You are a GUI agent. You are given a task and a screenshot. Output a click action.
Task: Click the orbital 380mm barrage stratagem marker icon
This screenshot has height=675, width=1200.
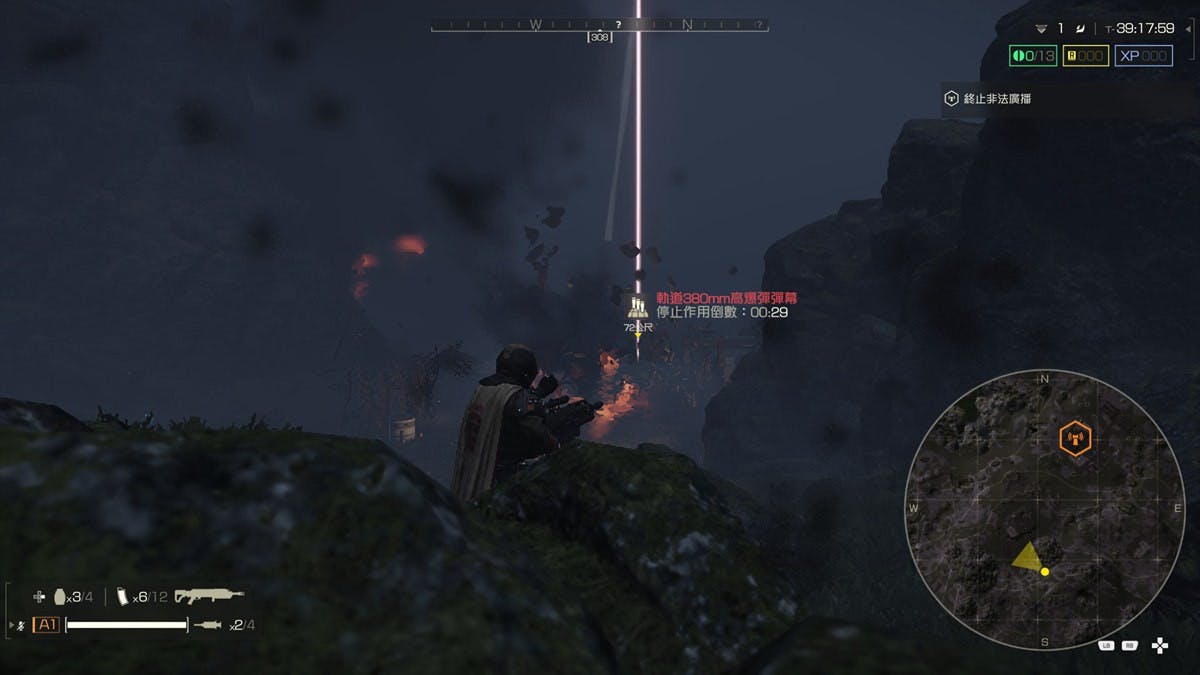(637, 307)
